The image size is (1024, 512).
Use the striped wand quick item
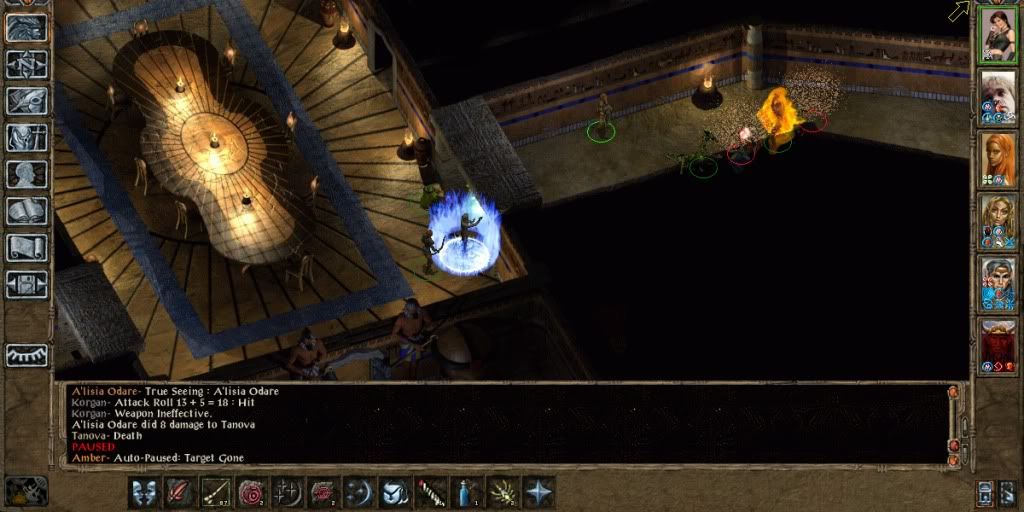coord(431,492)
